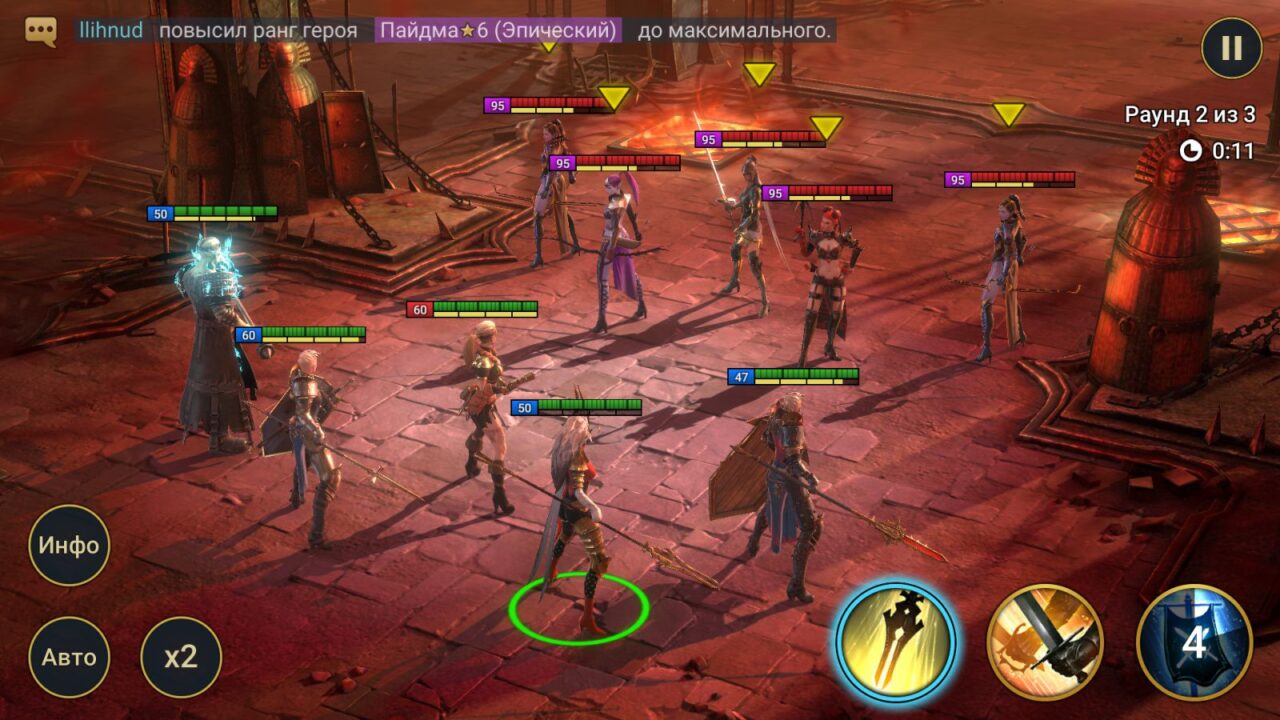
Task: Tap player name Ilihnud in chat message
Action: pyautogui.click(x=110, y=30)
